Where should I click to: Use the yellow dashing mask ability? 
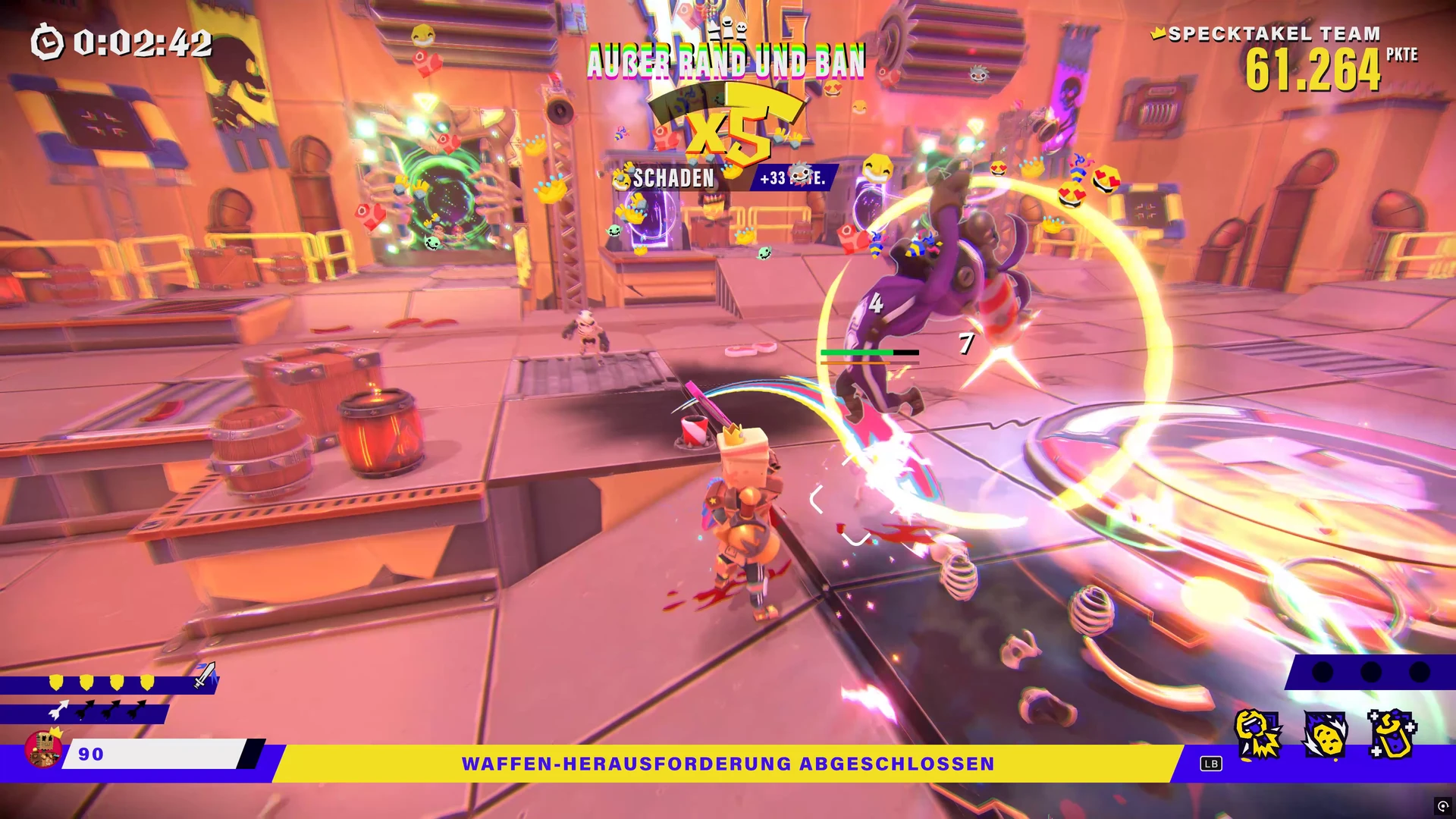(1325, 735)
